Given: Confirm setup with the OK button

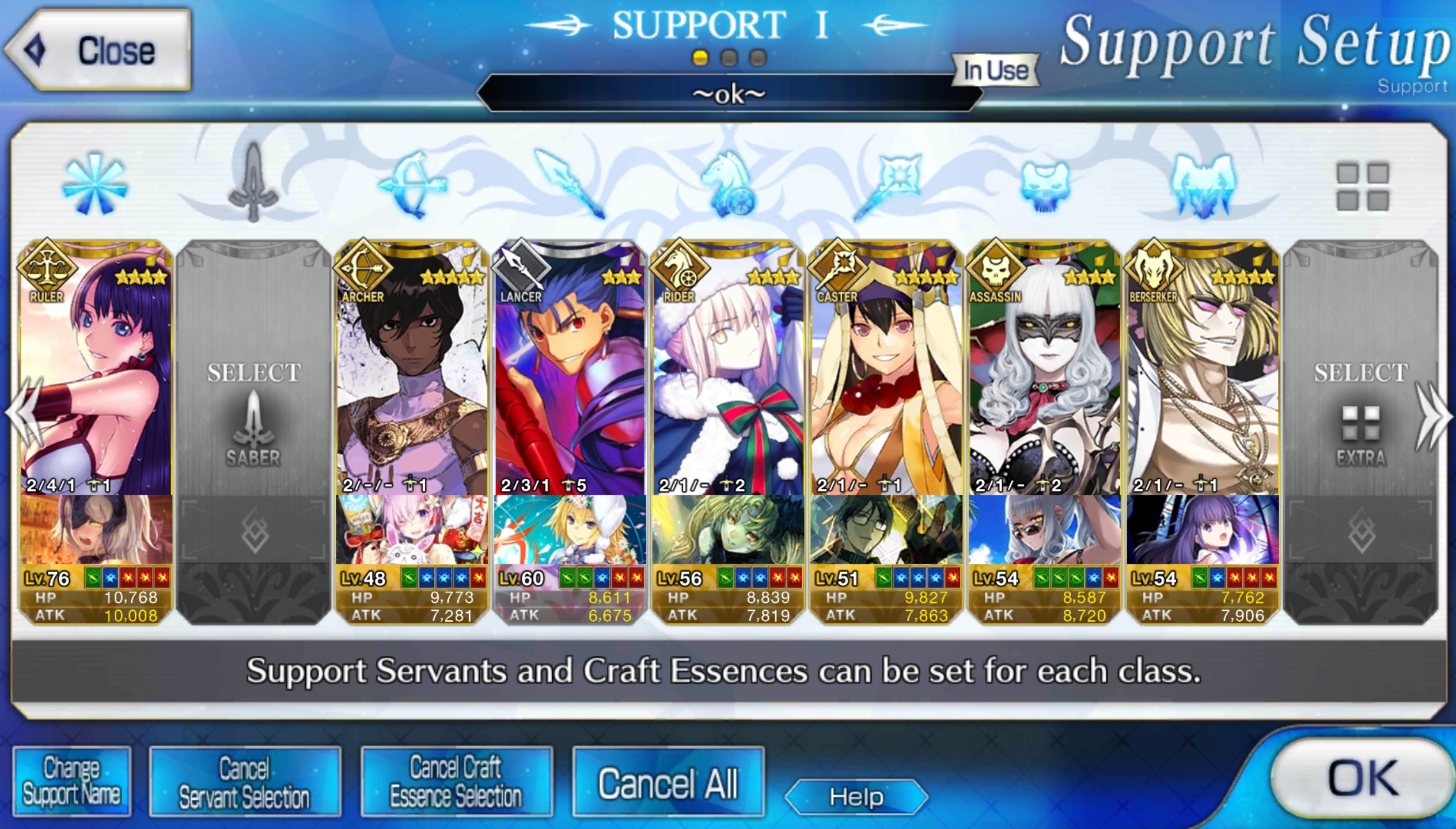Looking at the screenshot, I should coord(1362,778).
